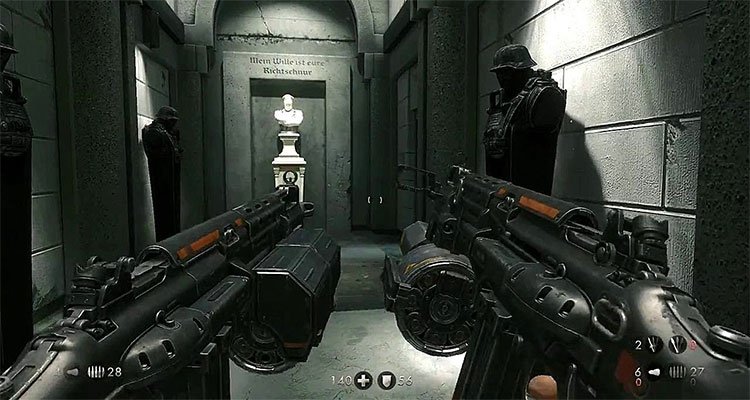Viewport: 750px width, 400px height.
Task: Click the bullet icon next to 28
Action: [x=95, y=370]
